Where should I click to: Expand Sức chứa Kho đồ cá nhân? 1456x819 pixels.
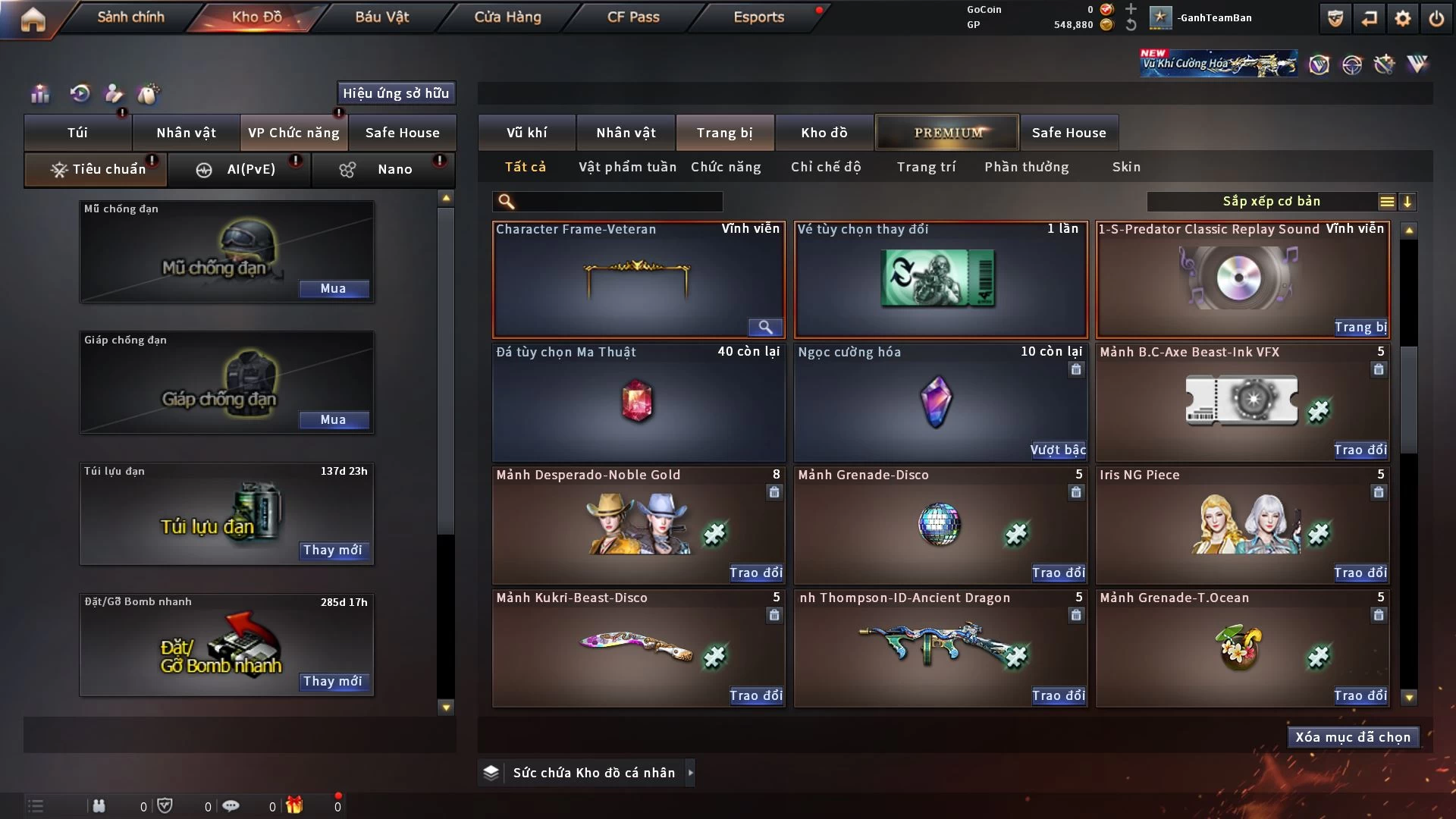point(690,773)
